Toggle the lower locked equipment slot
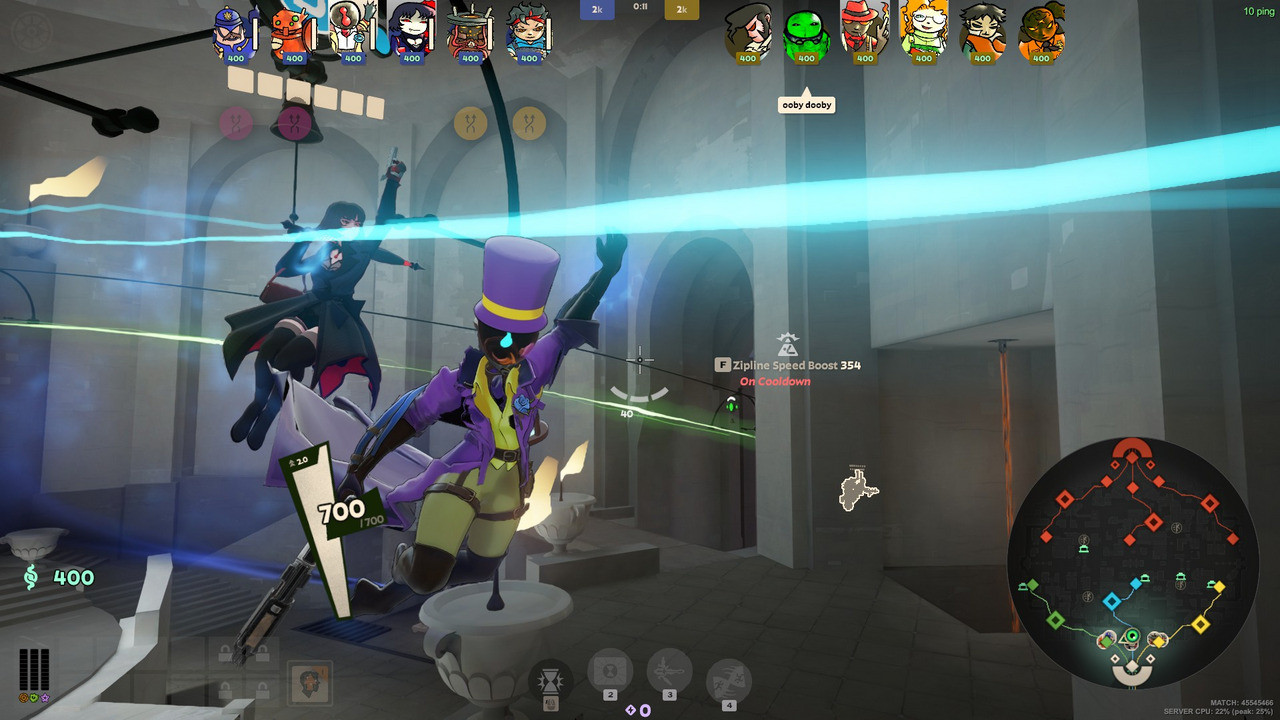1280x720 pixels. [226, 688]
